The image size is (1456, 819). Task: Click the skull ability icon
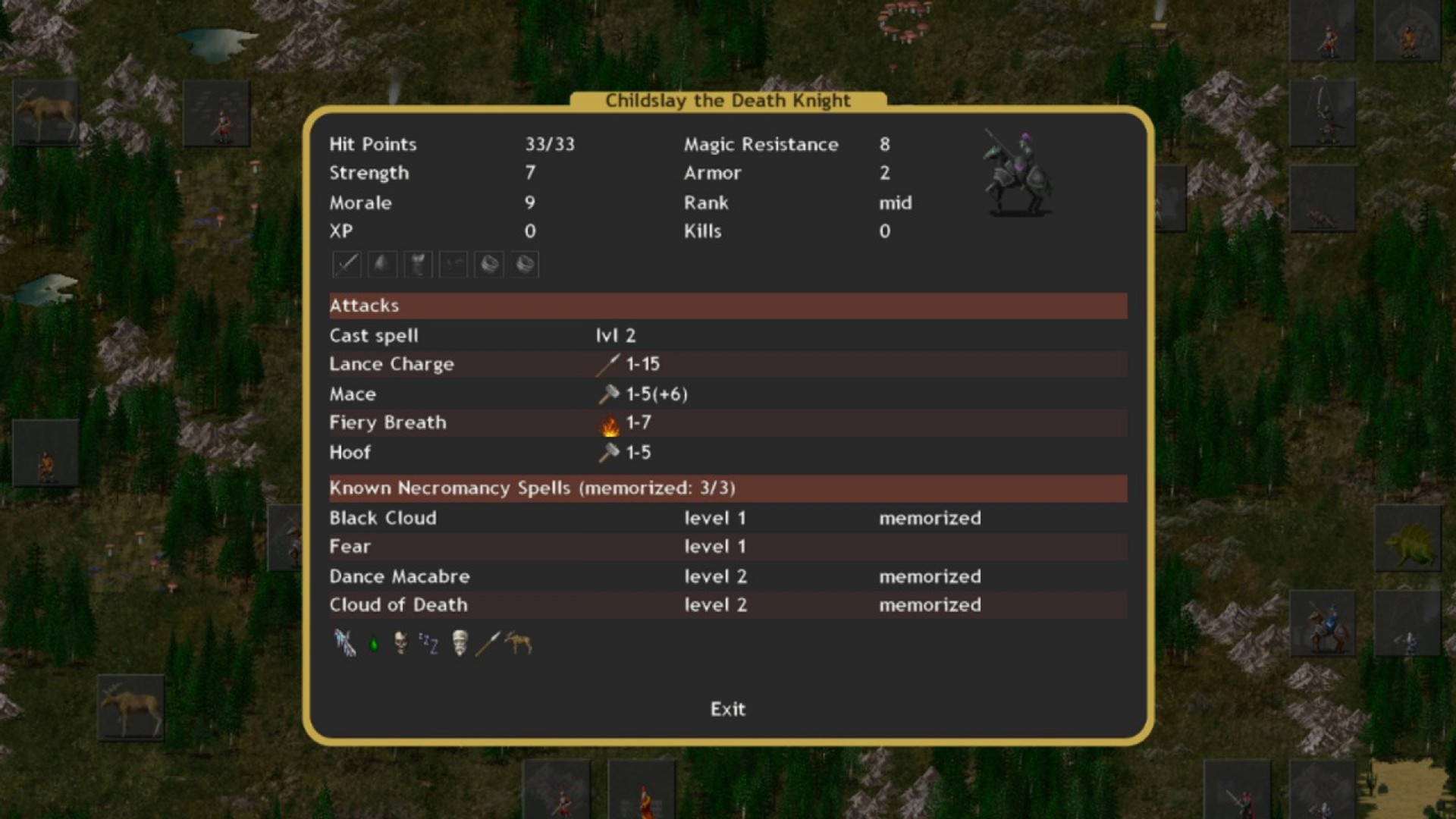pyautogui.click(x=400, y=643)
